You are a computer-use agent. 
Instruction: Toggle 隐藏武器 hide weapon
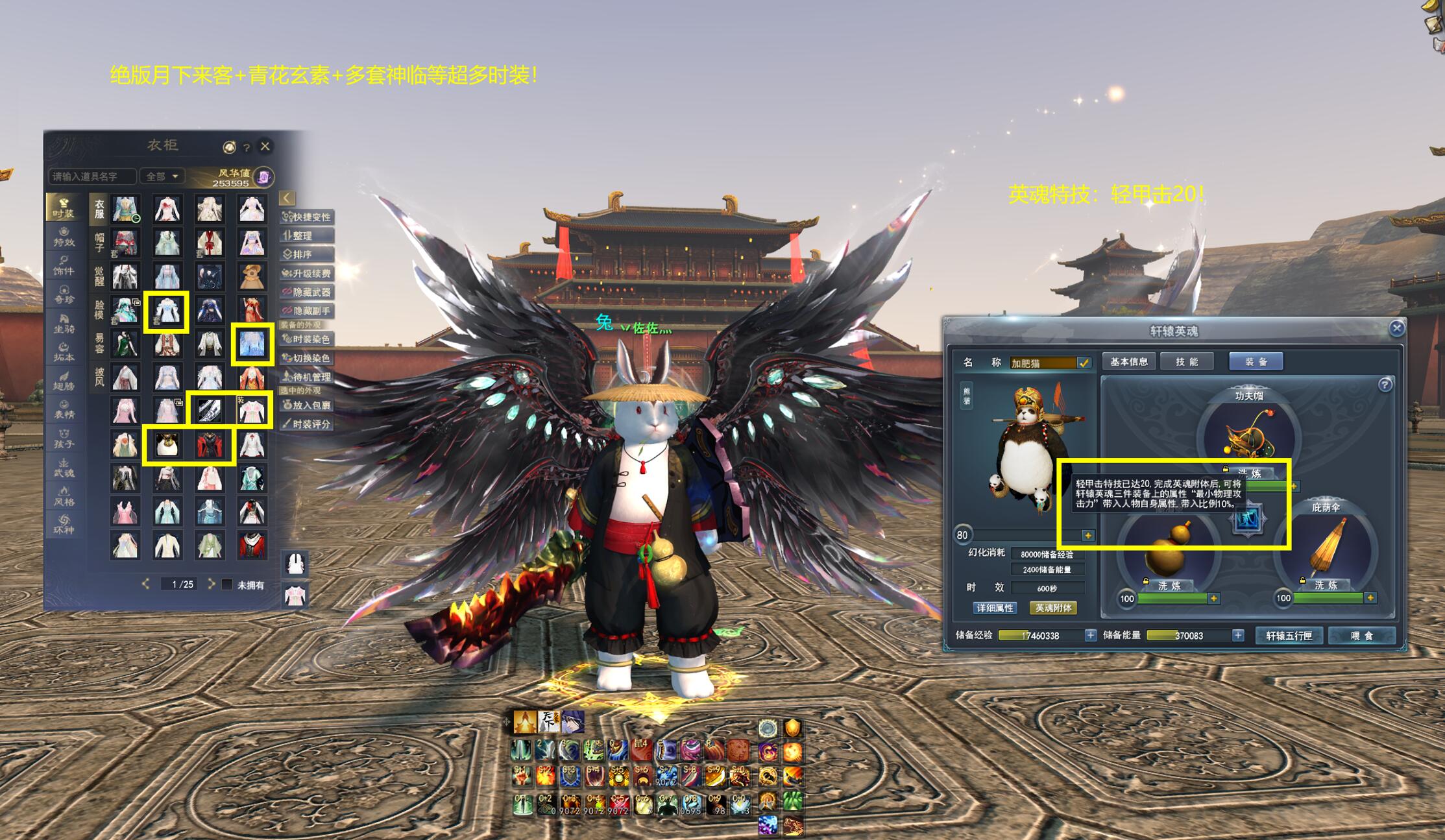click(x=307, y=293)
